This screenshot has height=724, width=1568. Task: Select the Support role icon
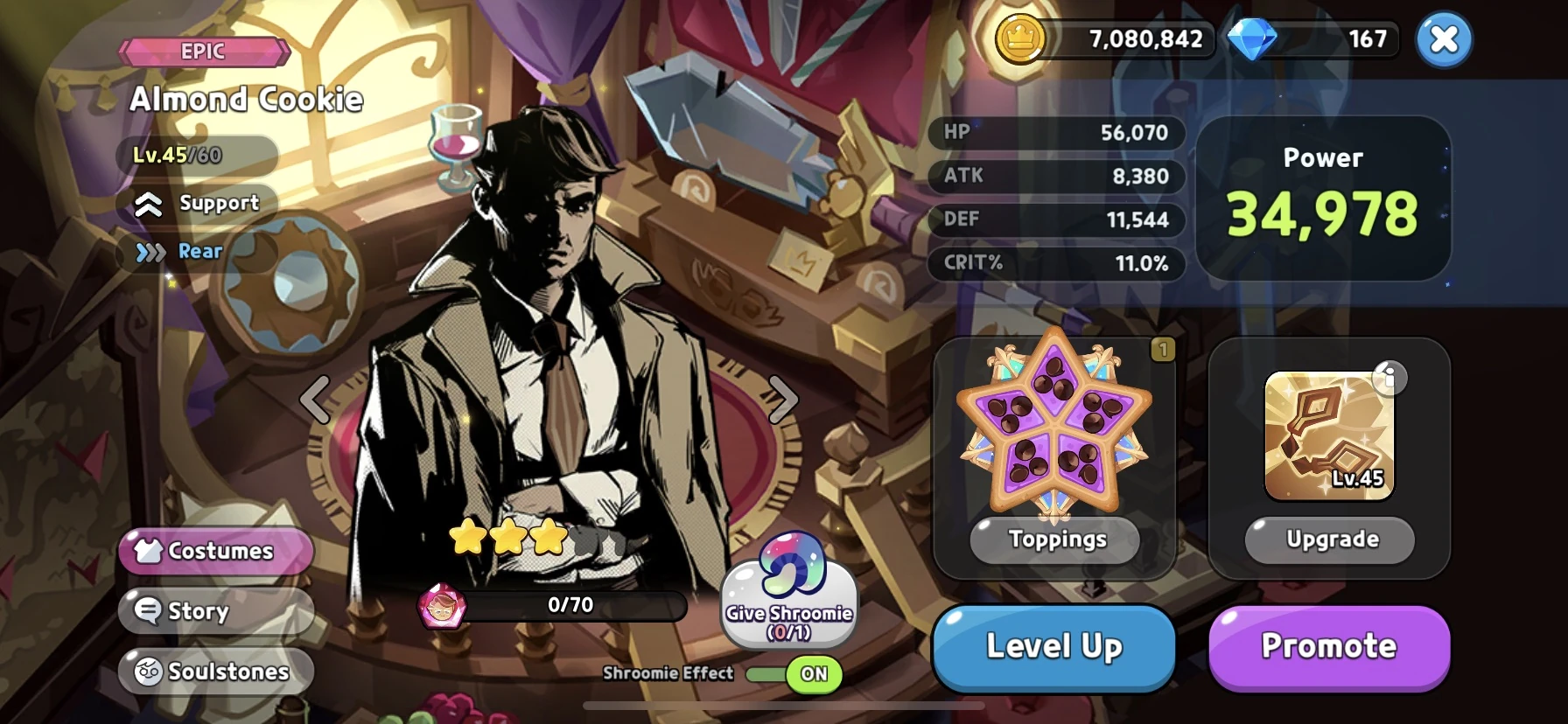click(x=150, y=204)
